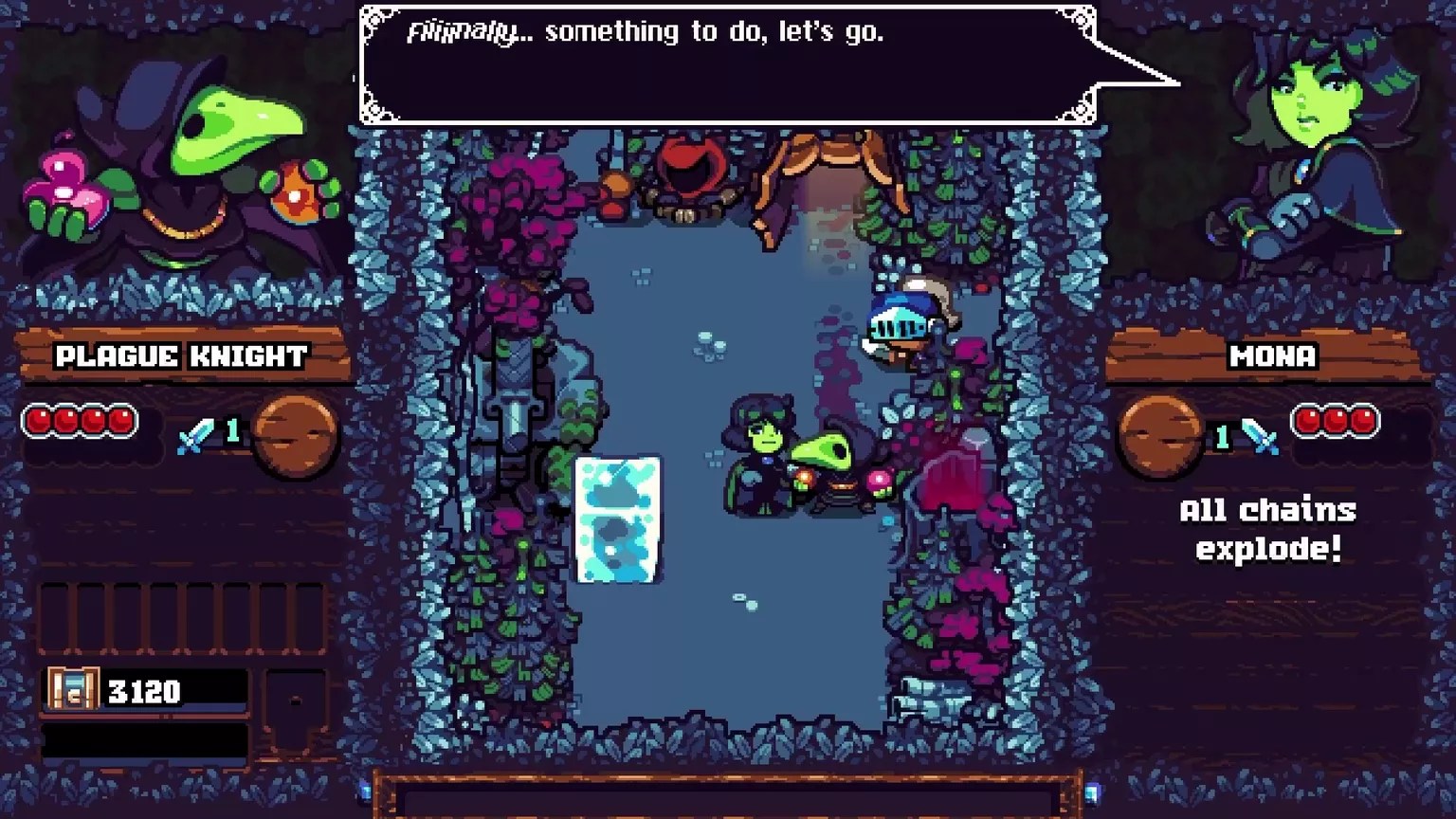
Task: Select the ice block on the game board
Action: coord(618,519)
